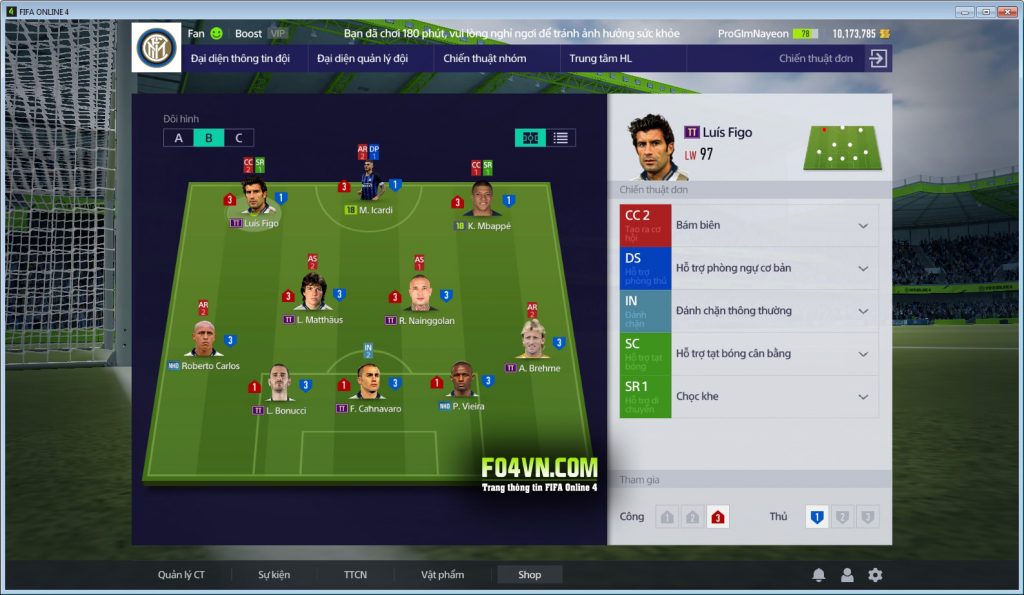
Task: Open Chiến thuật nhóm tab
Action: pyautogui.click(x=484, y=58)
